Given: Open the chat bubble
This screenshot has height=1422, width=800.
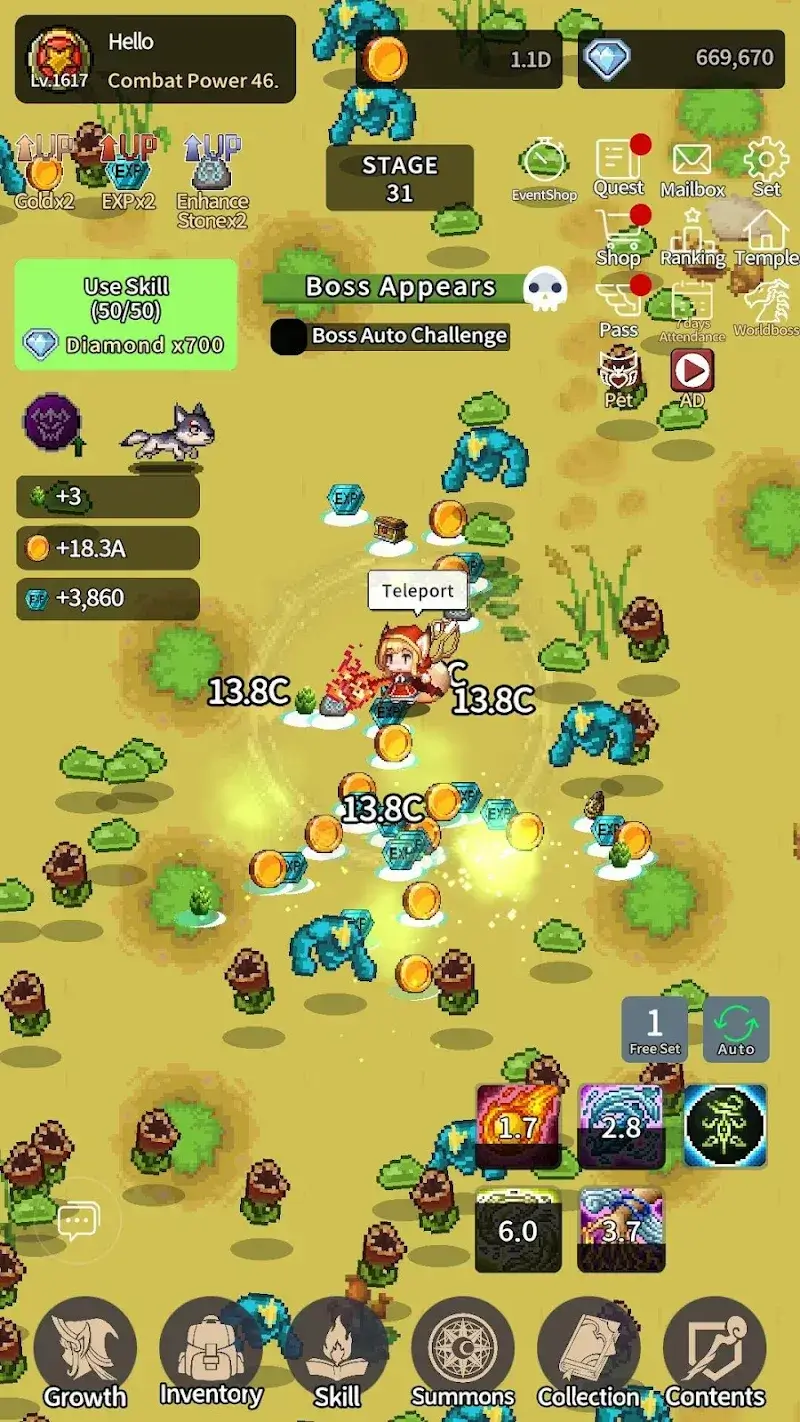Looking at the screenshot, I should point(76,1221).
